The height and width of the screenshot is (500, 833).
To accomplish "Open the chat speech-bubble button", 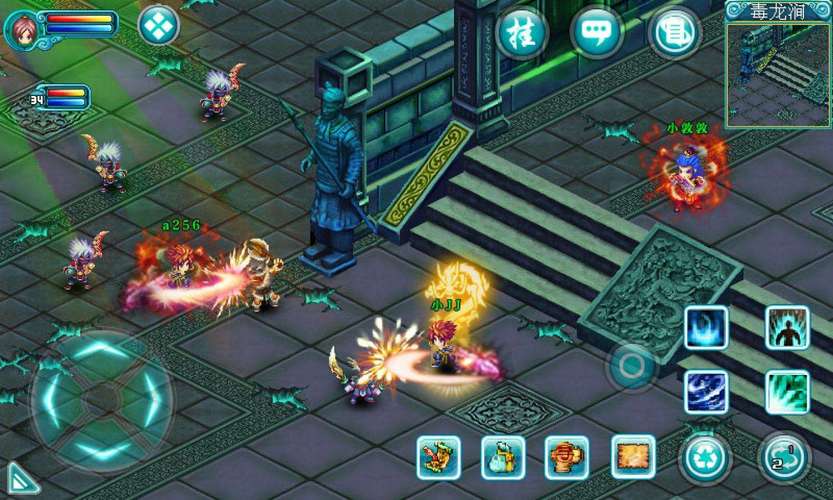I will point(596,33).
